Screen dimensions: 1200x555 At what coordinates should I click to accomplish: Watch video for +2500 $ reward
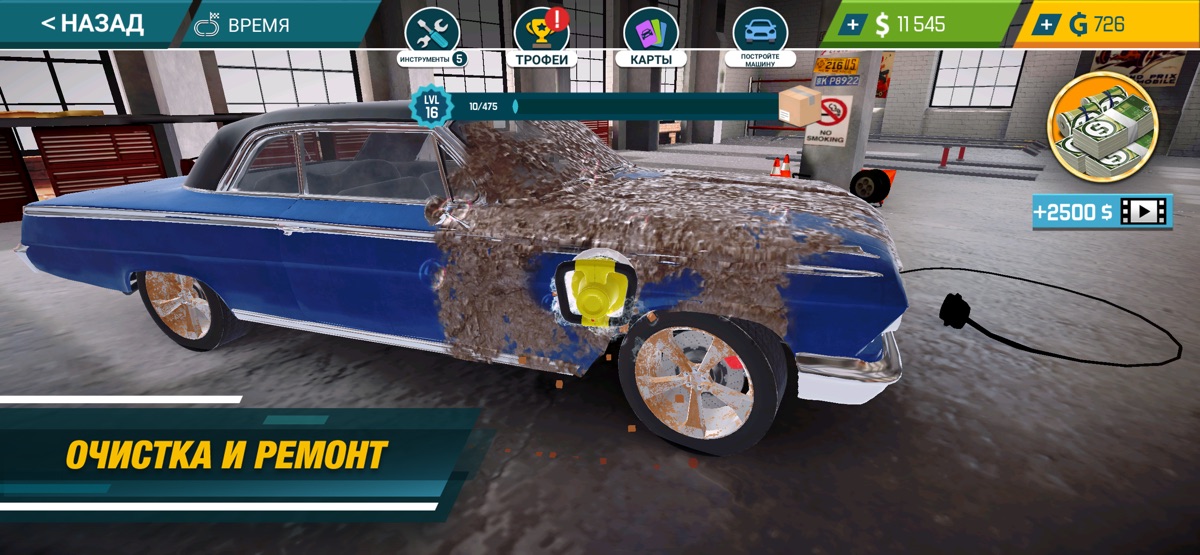click(x=1102, y=211)
